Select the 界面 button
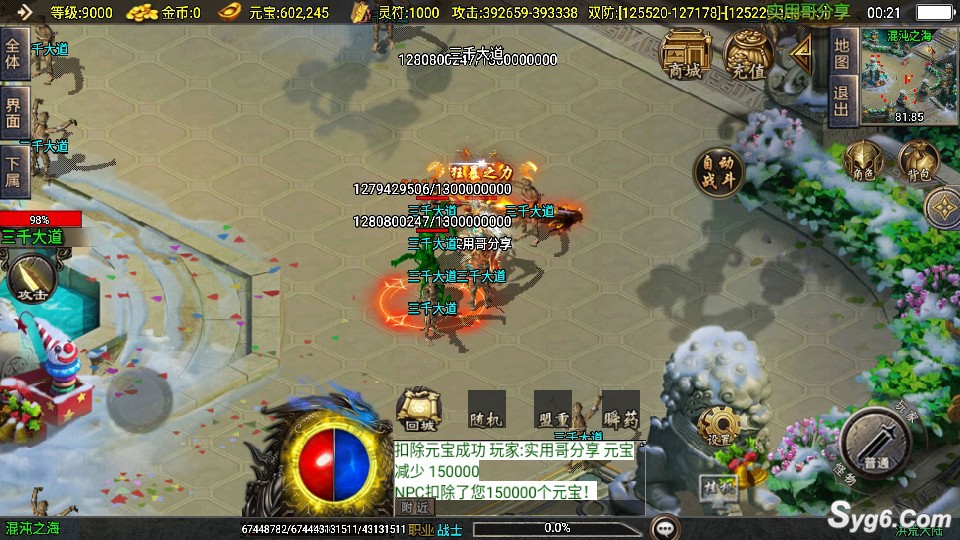The height and width of the screenshot is (540, 960). tap(14, 112)
